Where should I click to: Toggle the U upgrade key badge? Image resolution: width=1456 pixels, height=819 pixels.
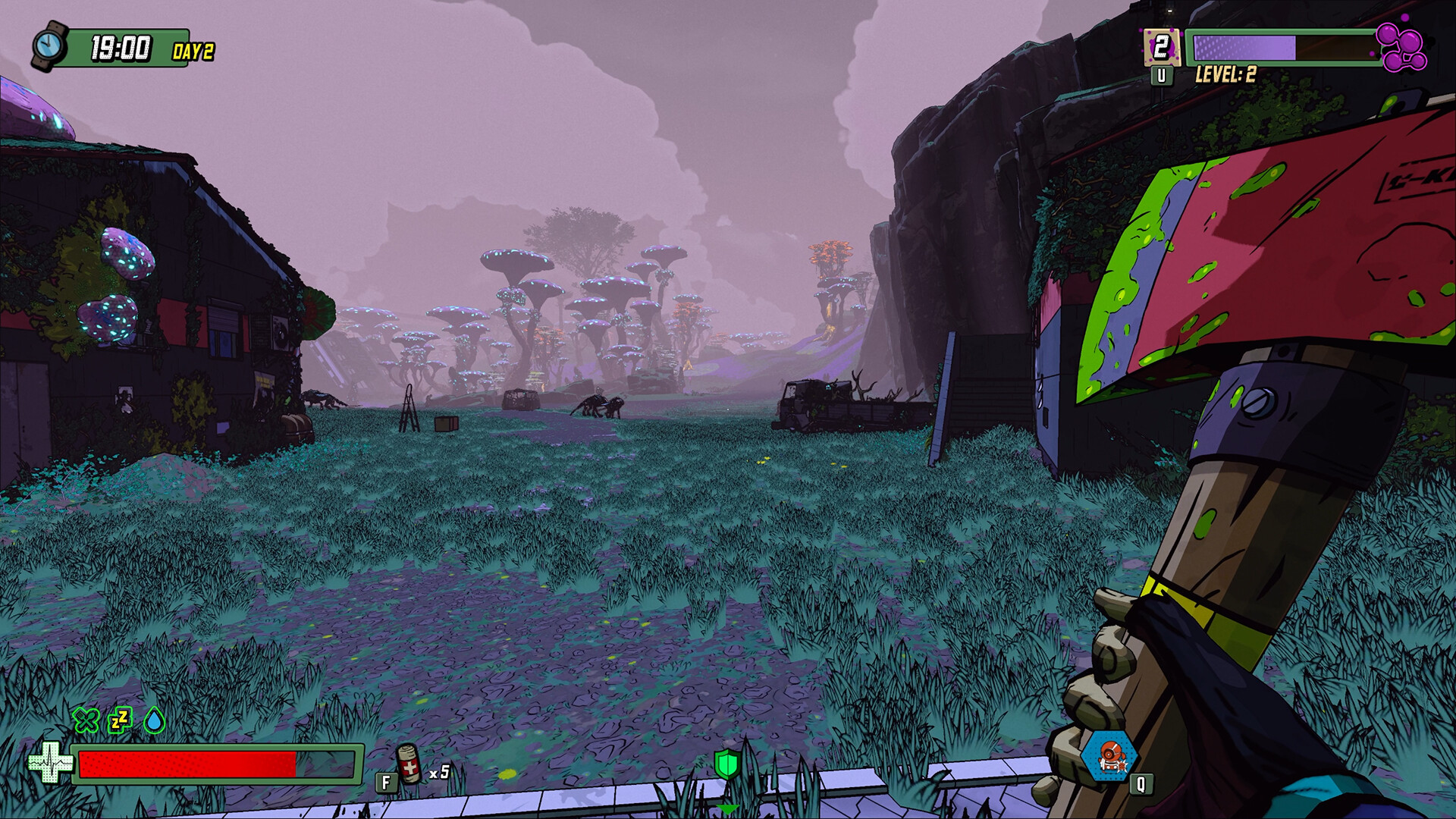1160,76
